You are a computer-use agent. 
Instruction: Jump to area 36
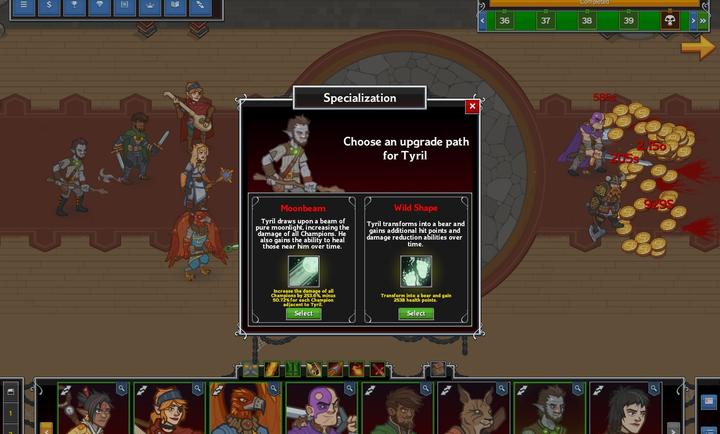coord(504,20)
